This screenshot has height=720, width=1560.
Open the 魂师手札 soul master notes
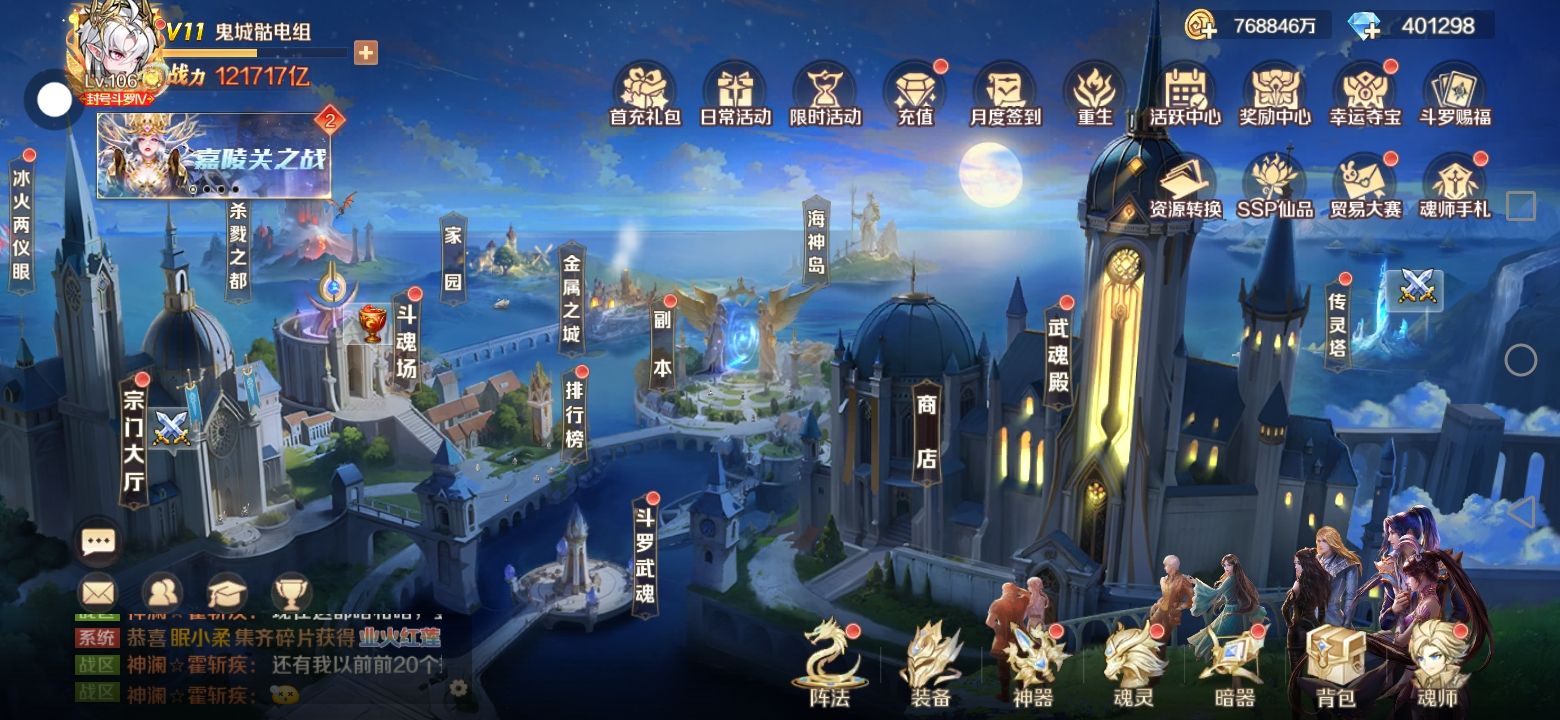(1455, 187)
